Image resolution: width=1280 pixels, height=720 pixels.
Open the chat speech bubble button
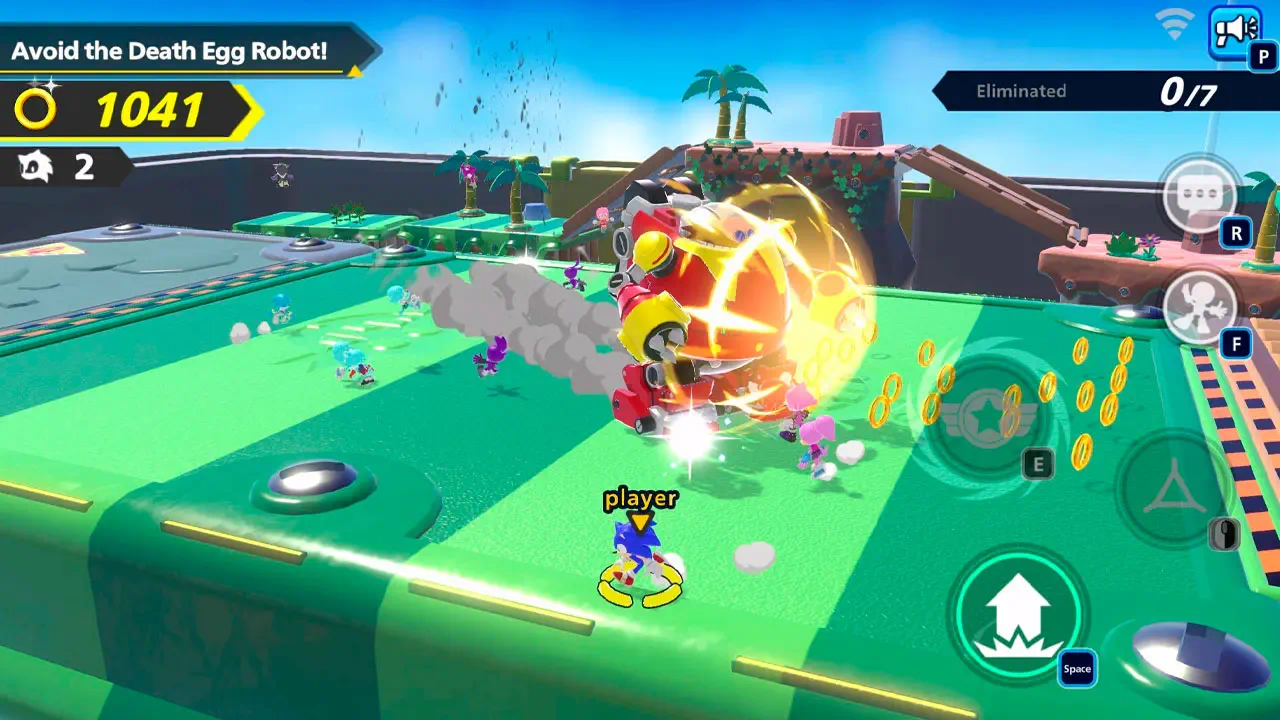click(x=1200, y=194)
